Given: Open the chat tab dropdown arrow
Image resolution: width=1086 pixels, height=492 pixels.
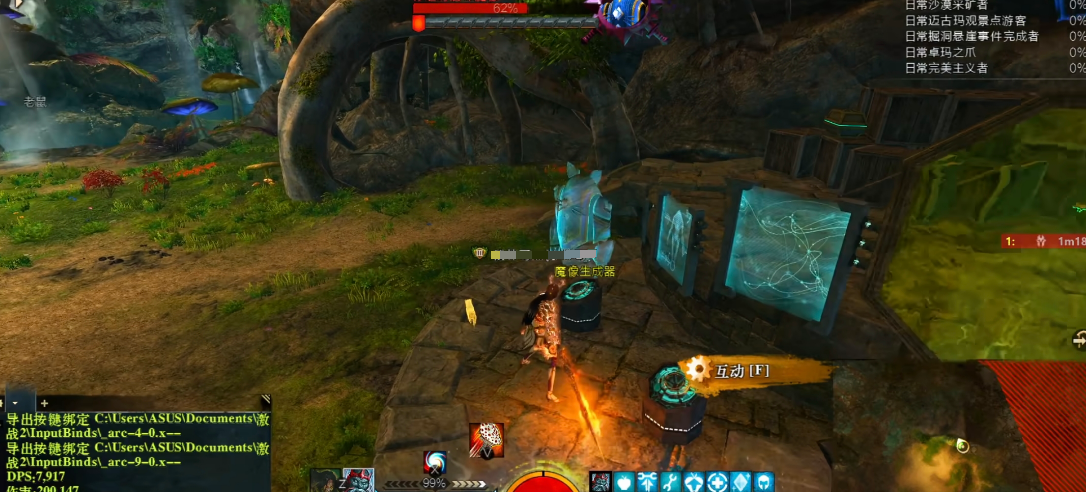Looking at the screenshot, I should click(x=17, y=402).
